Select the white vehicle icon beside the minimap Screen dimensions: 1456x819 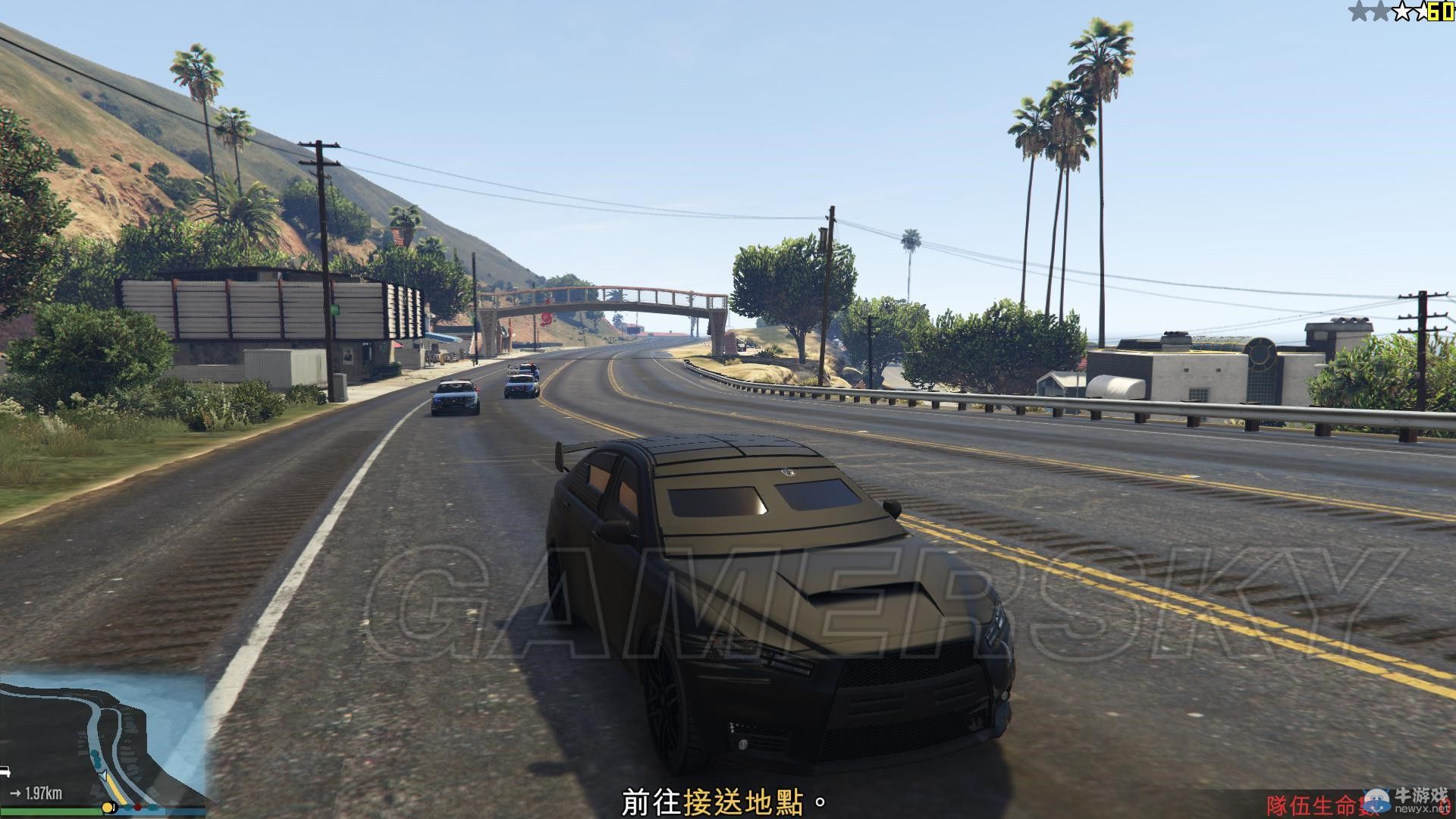pyautogui.click(x=6, y=773)
